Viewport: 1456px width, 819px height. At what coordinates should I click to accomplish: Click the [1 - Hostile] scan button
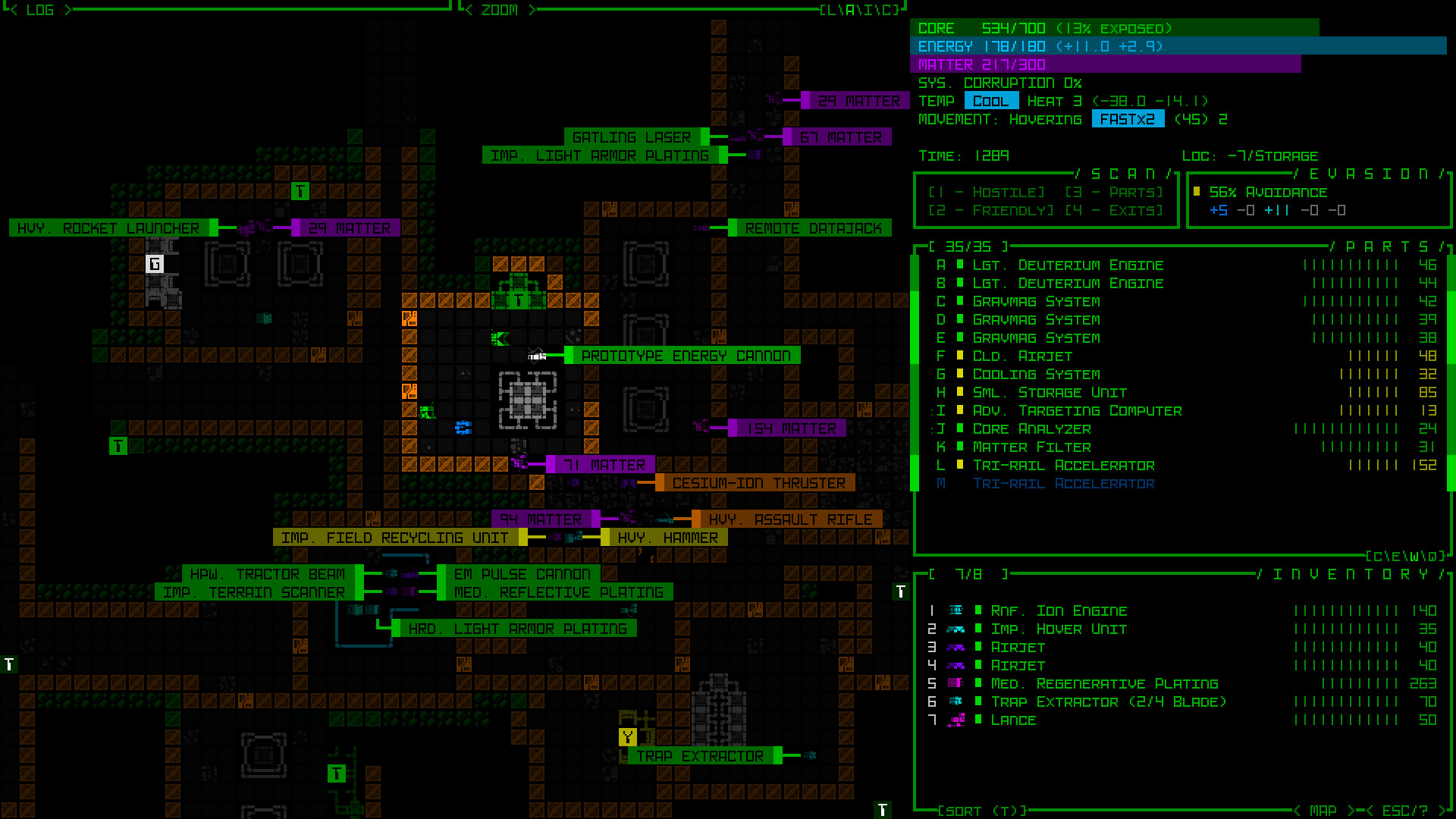tap(987, 192)
